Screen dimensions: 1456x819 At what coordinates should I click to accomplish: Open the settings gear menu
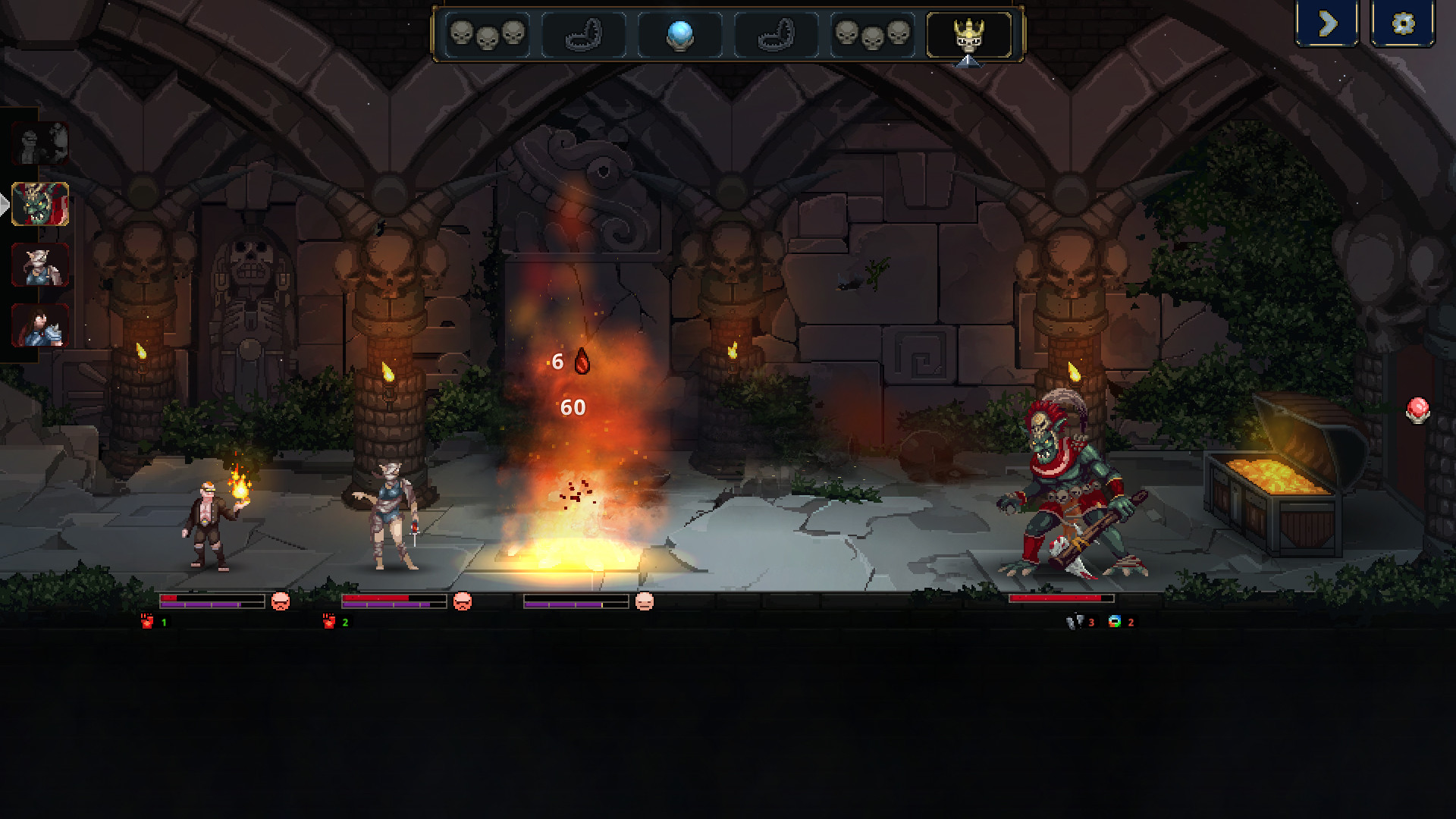tap(1403, 24)
